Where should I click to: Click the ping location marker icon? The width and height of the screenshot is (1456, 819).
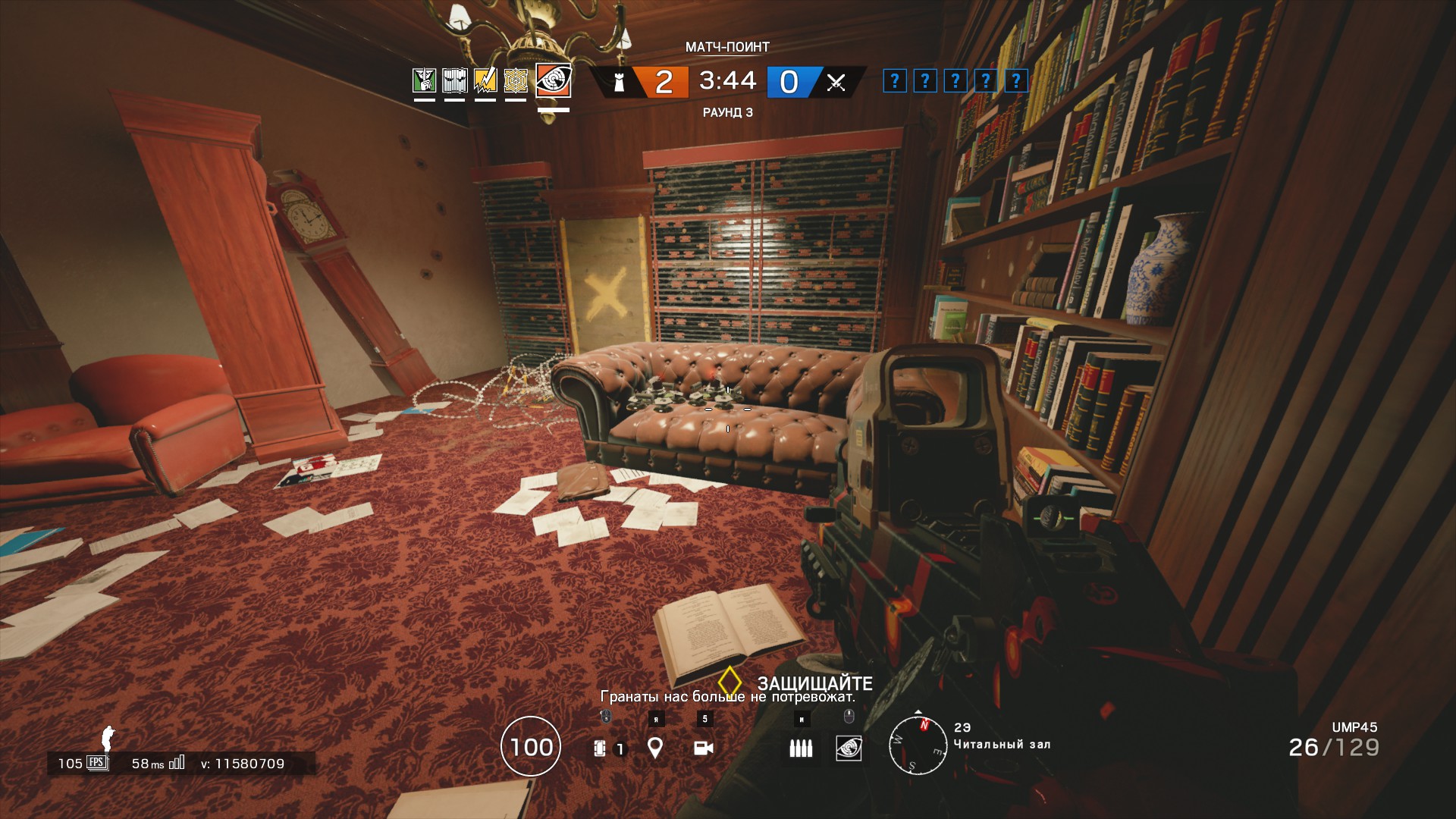(654, 749)
